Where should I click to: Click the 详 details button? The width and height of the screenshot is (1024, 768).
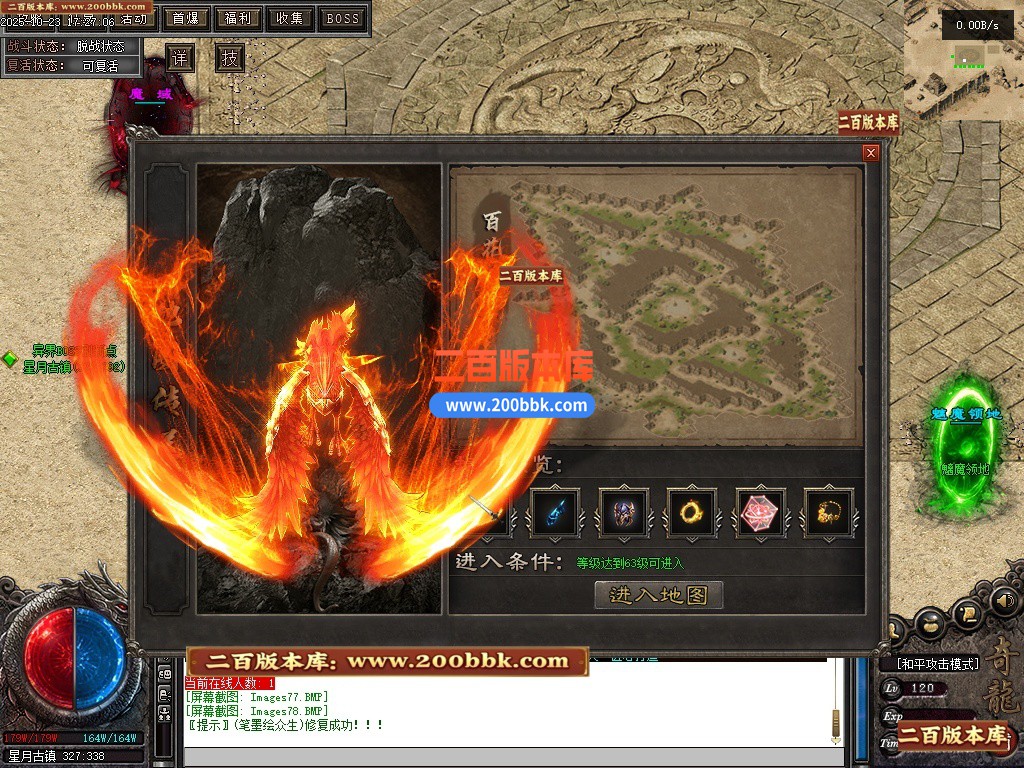click(179, 58)
